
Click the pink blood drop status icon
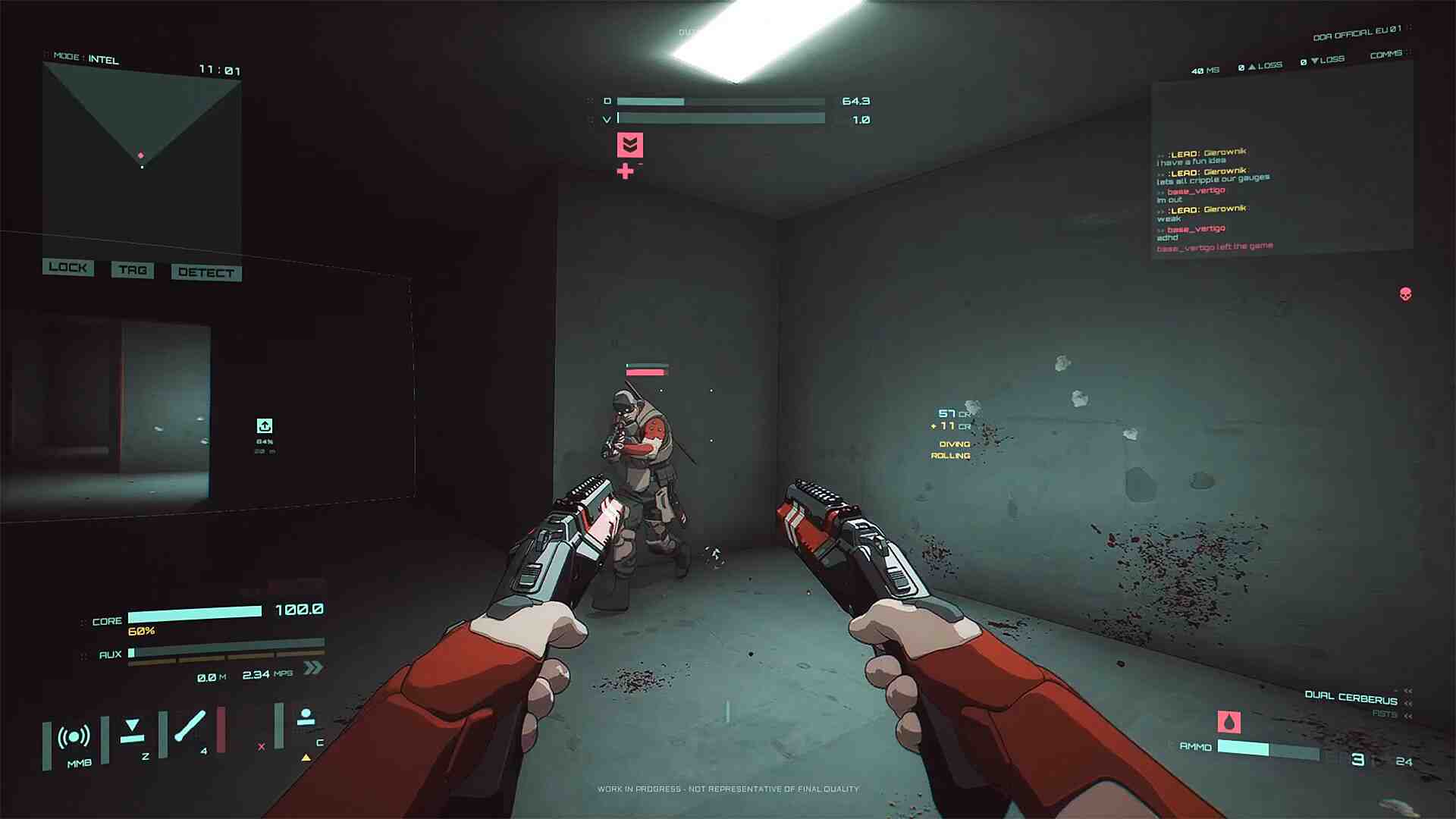1228,722
